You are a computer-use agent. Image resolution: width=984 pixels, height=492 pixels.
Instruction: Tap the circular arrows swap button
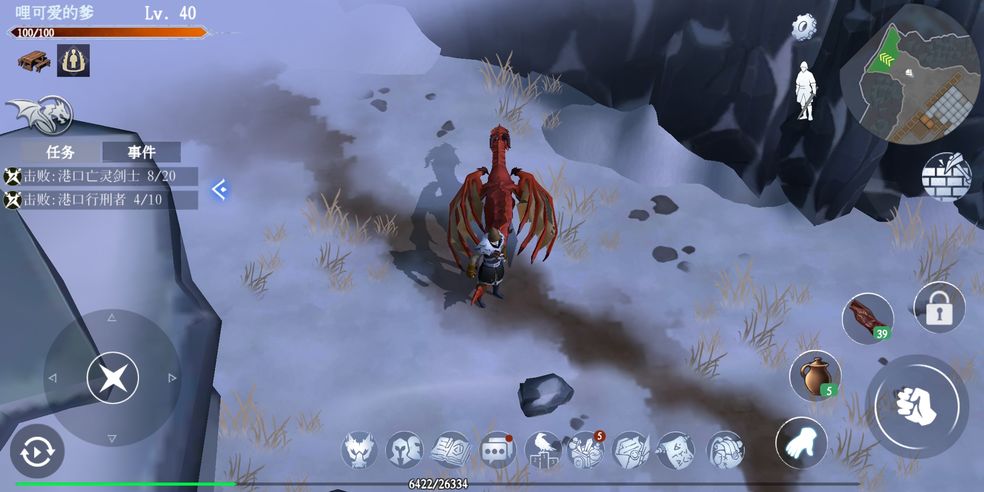coord(37,452)
